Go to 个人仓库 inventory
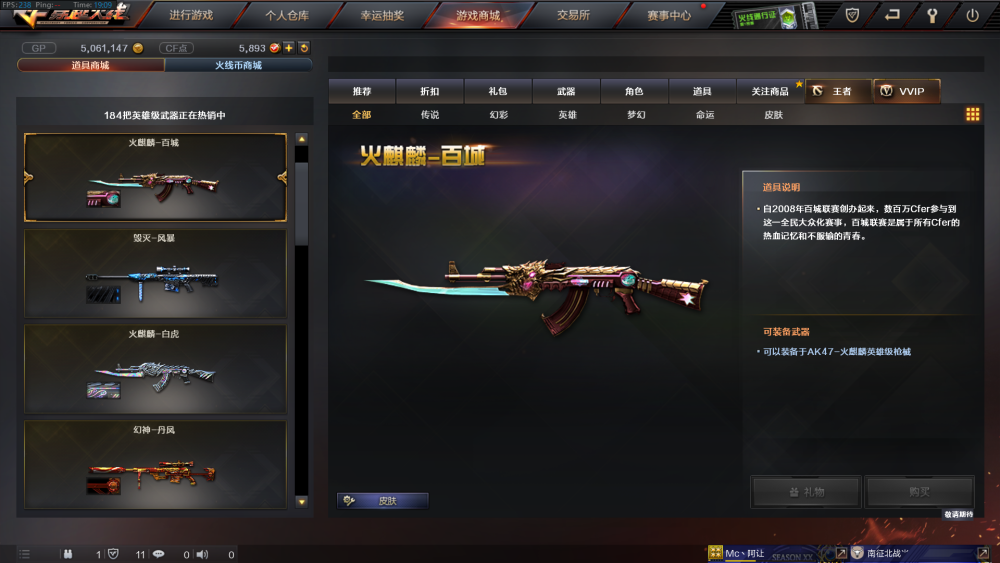The width and height of the screenshot is (1000, 563). 287,15
